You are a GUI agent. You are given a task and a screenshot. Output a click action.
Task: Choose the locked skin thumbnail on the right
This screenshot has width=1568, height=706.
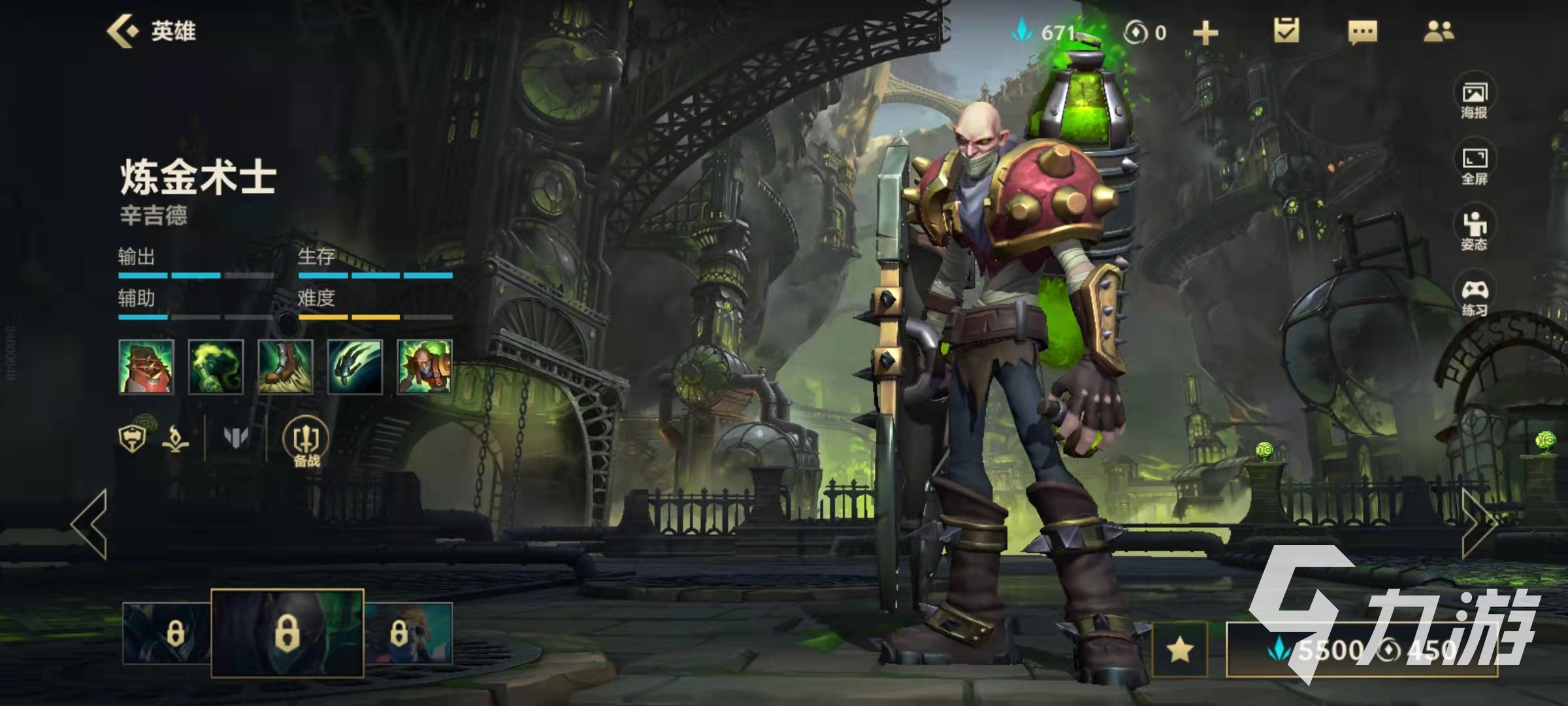[x=408, y=633]
